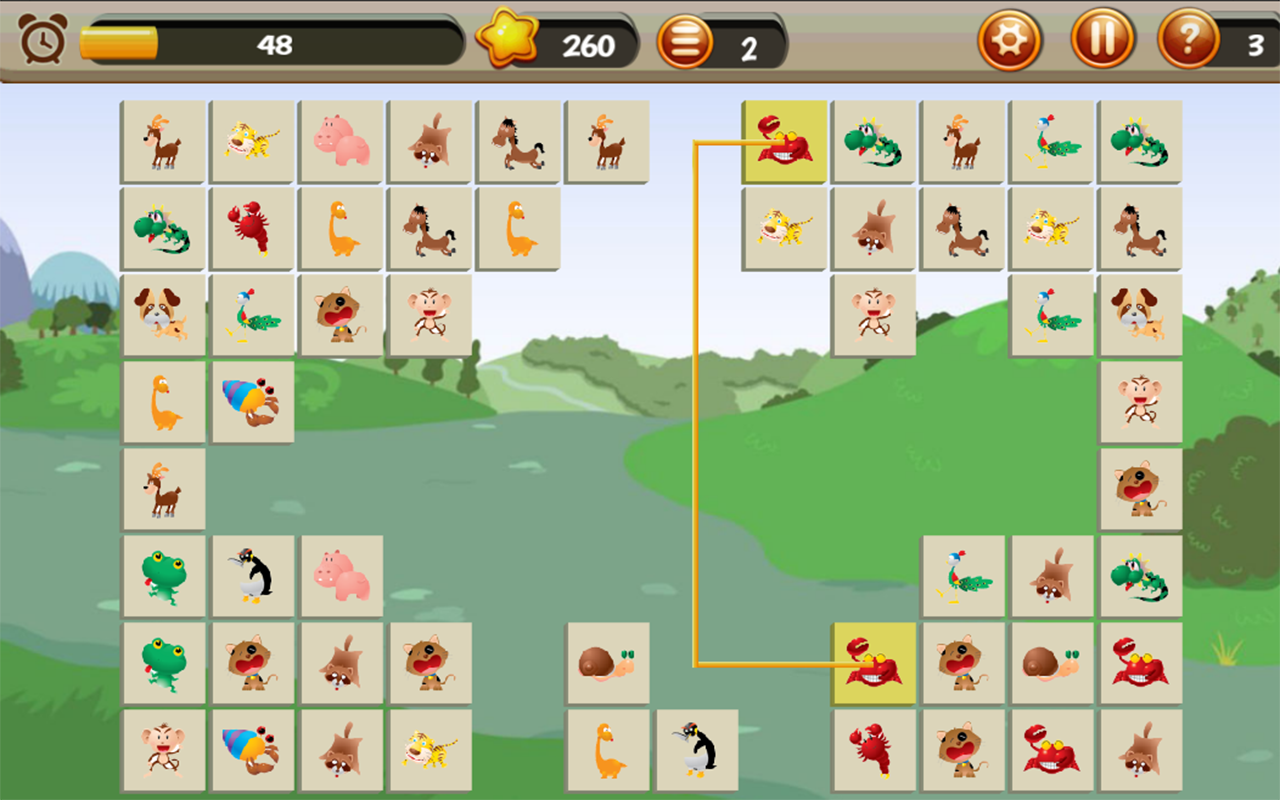Select the matching highlighted crab tile lower right
This screenshot has width=1280, height=800.
(x=872, y=662)
